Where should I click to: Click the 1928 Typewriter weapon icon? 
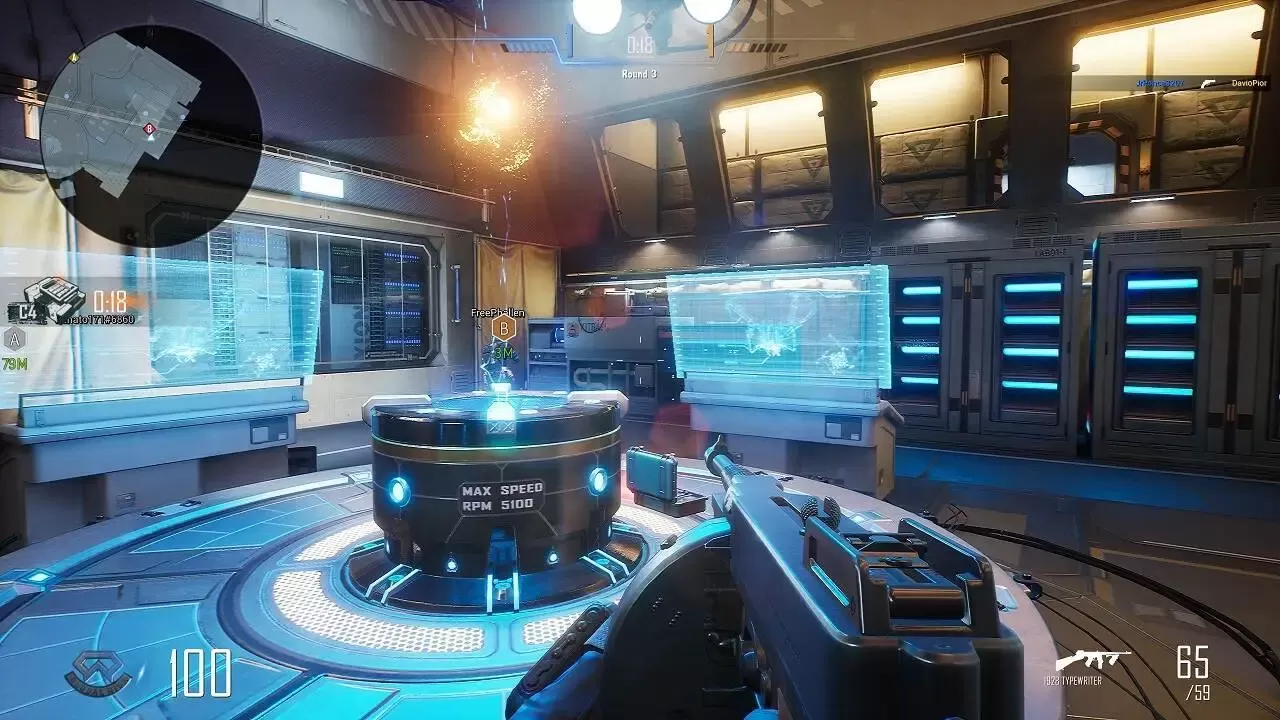(x=1092, y=661)
